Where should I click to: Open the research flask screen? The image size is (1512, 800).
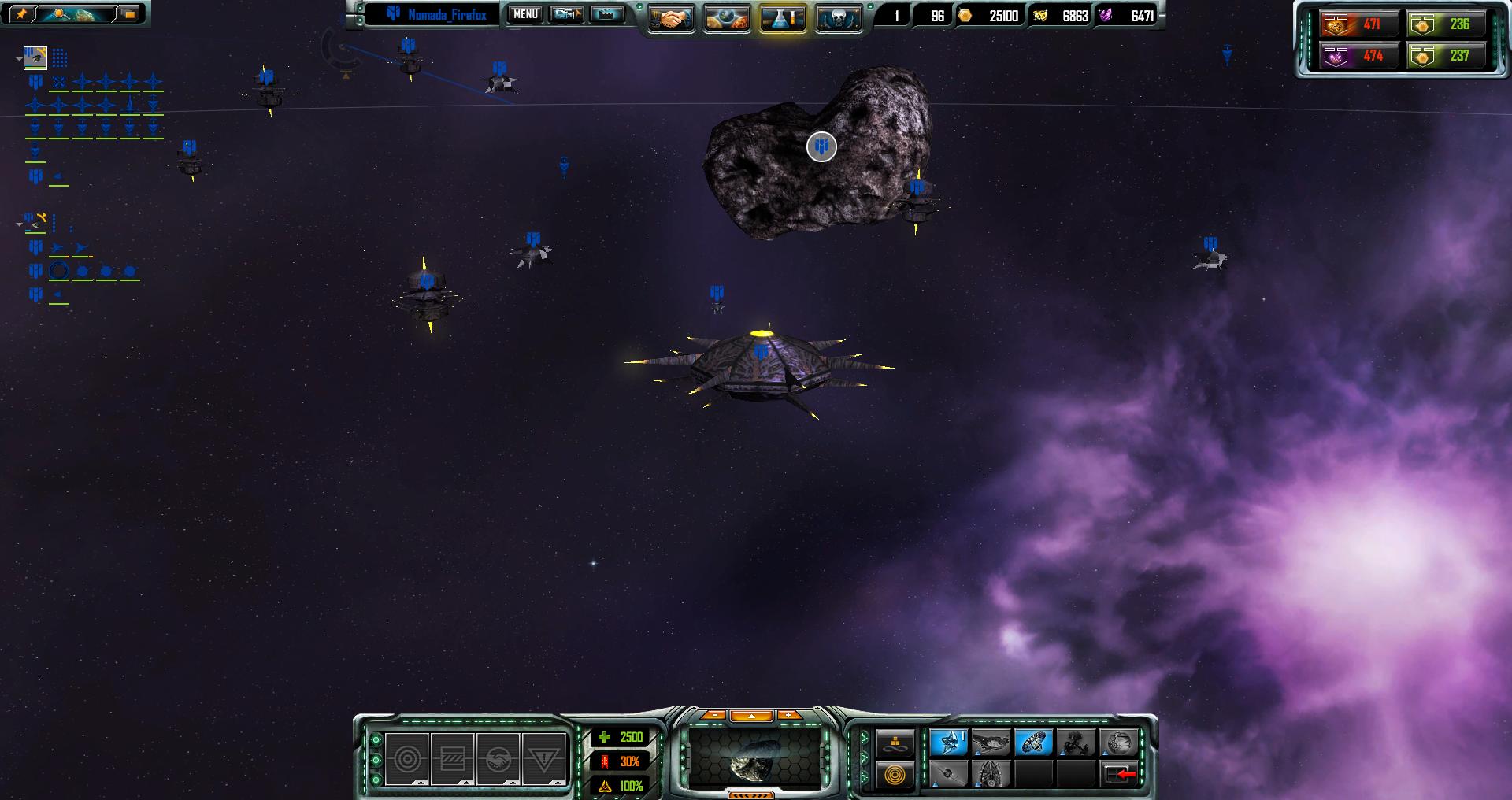point(783,18)
